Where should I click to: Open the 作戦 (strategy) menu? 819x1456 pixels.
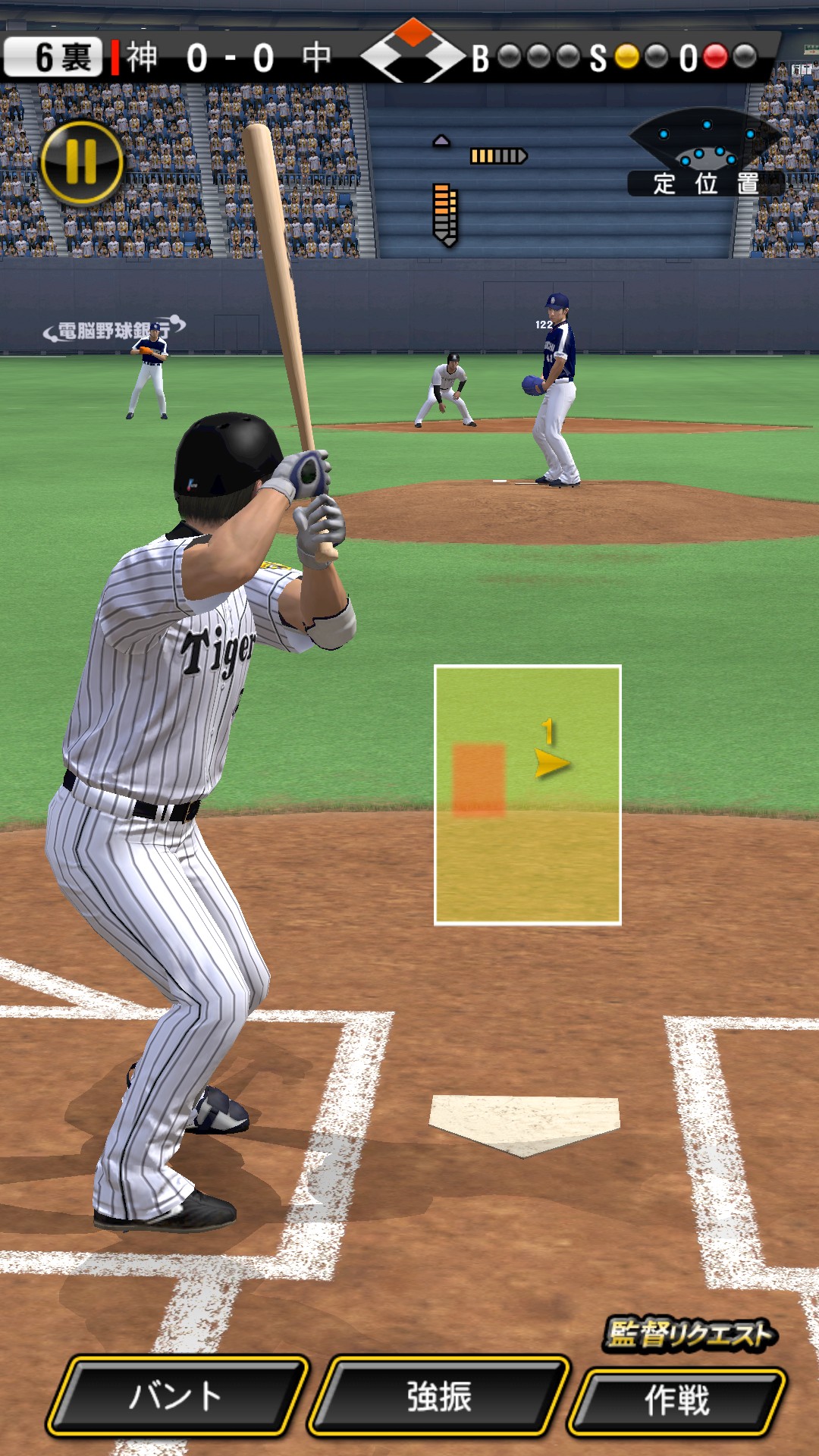[677, 1401]
